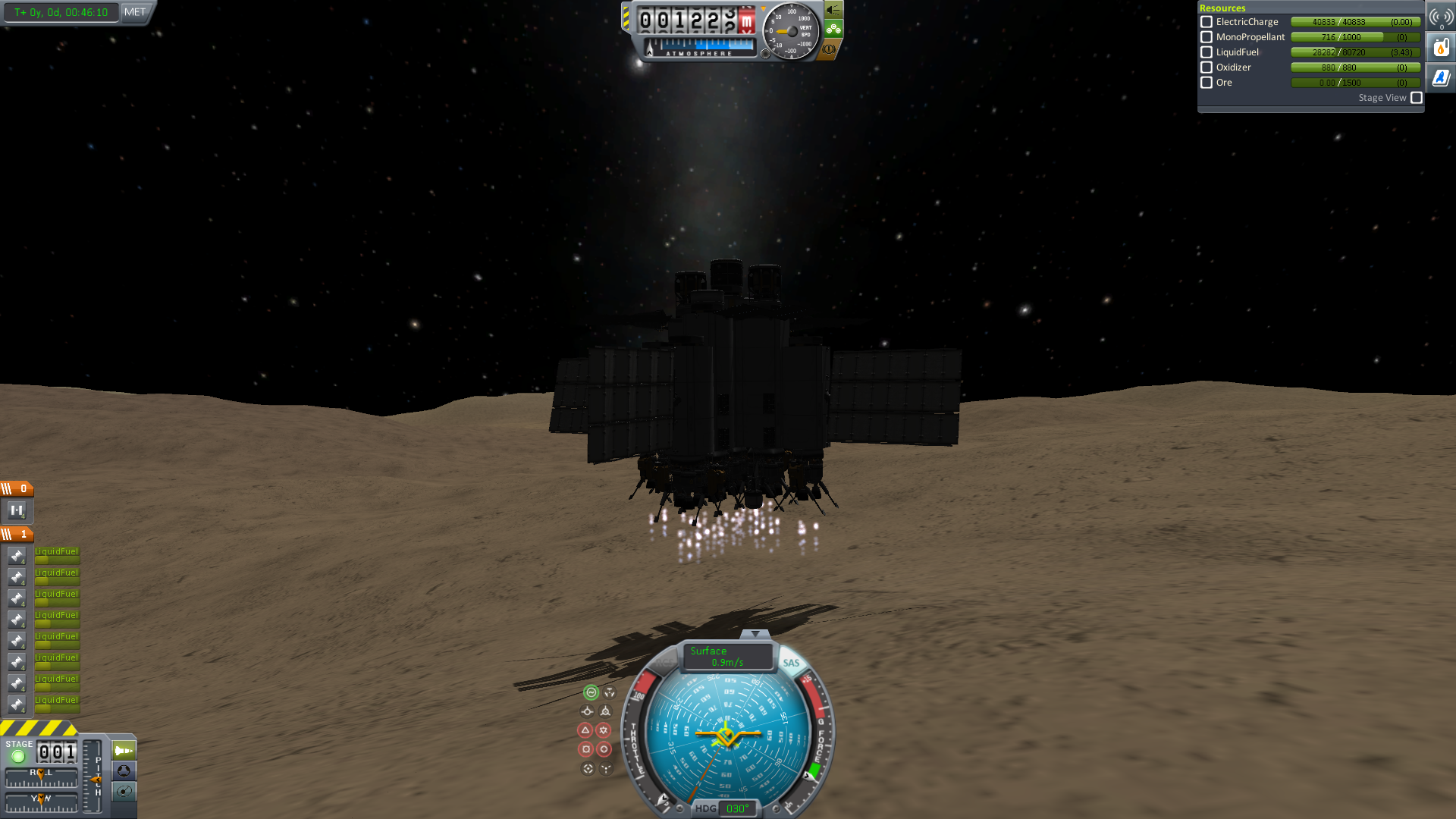
Task: Collapse the navball with the arrow tab
Action: 755,634
